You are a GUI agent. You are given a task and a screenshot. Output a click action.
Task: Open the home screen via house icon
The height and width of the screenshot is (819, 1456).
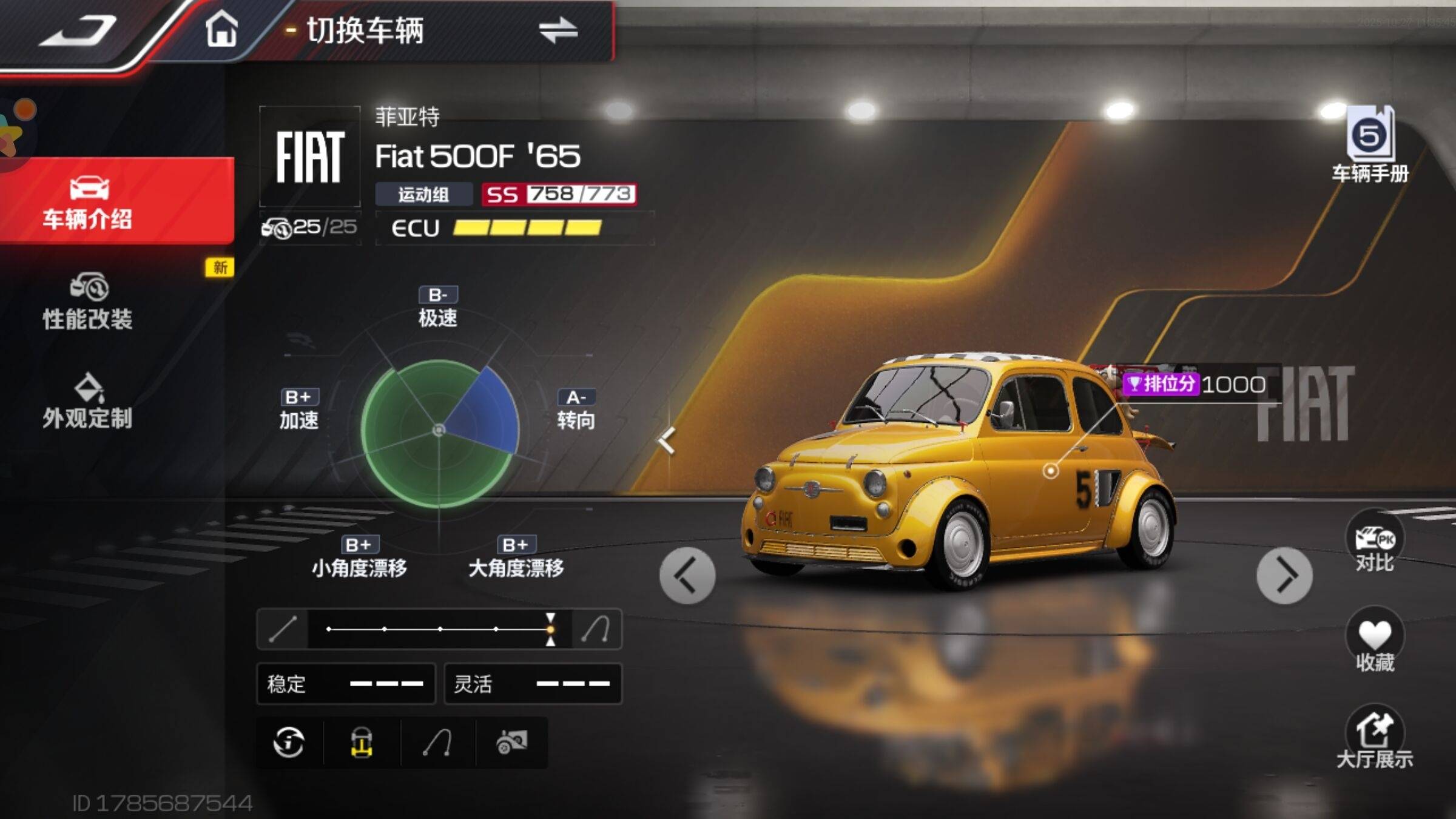(x=221, y=30)
